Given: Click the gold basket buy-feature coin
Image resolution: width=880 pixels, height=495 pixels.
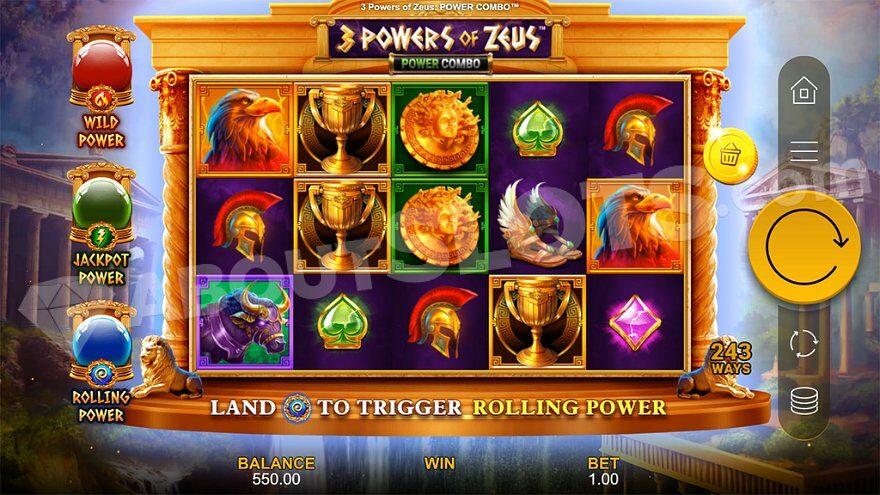Looking at the screenshot, I should 729,156.
